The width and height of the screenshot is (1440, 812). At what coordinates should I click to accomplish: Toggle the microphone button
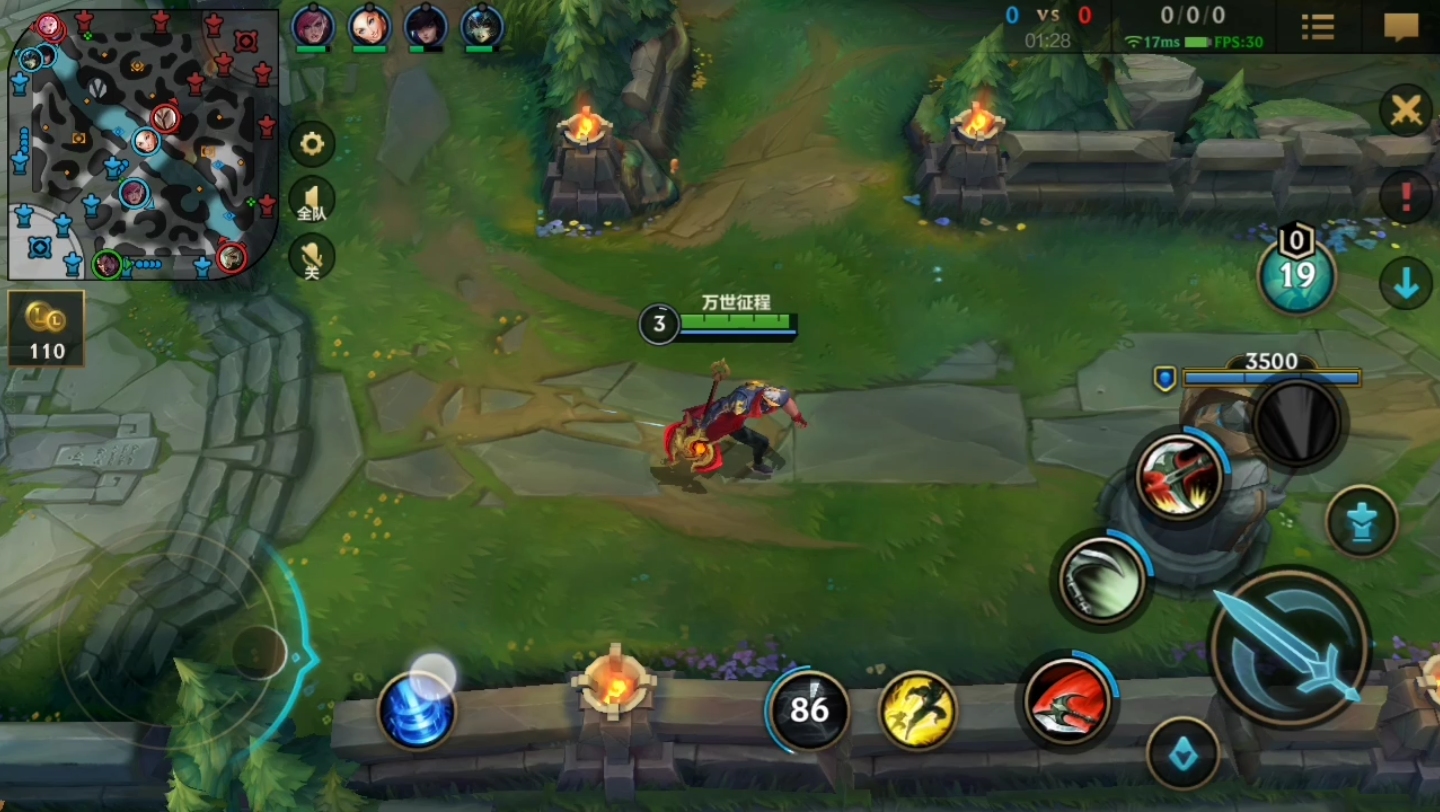(x=312, y=257)
